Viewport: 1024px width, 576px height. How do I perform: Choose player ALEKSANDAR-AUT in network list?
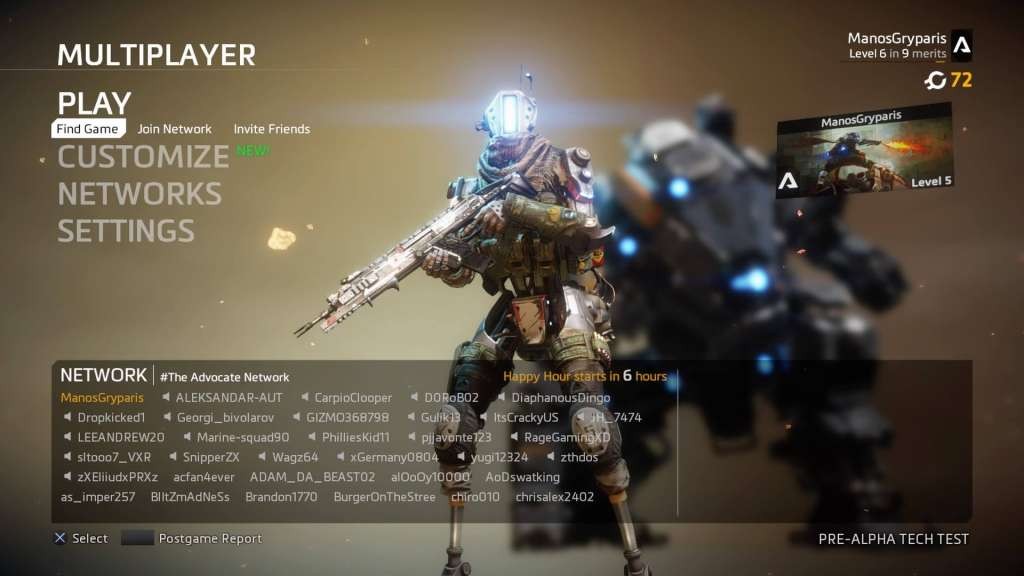click(229, 397)
